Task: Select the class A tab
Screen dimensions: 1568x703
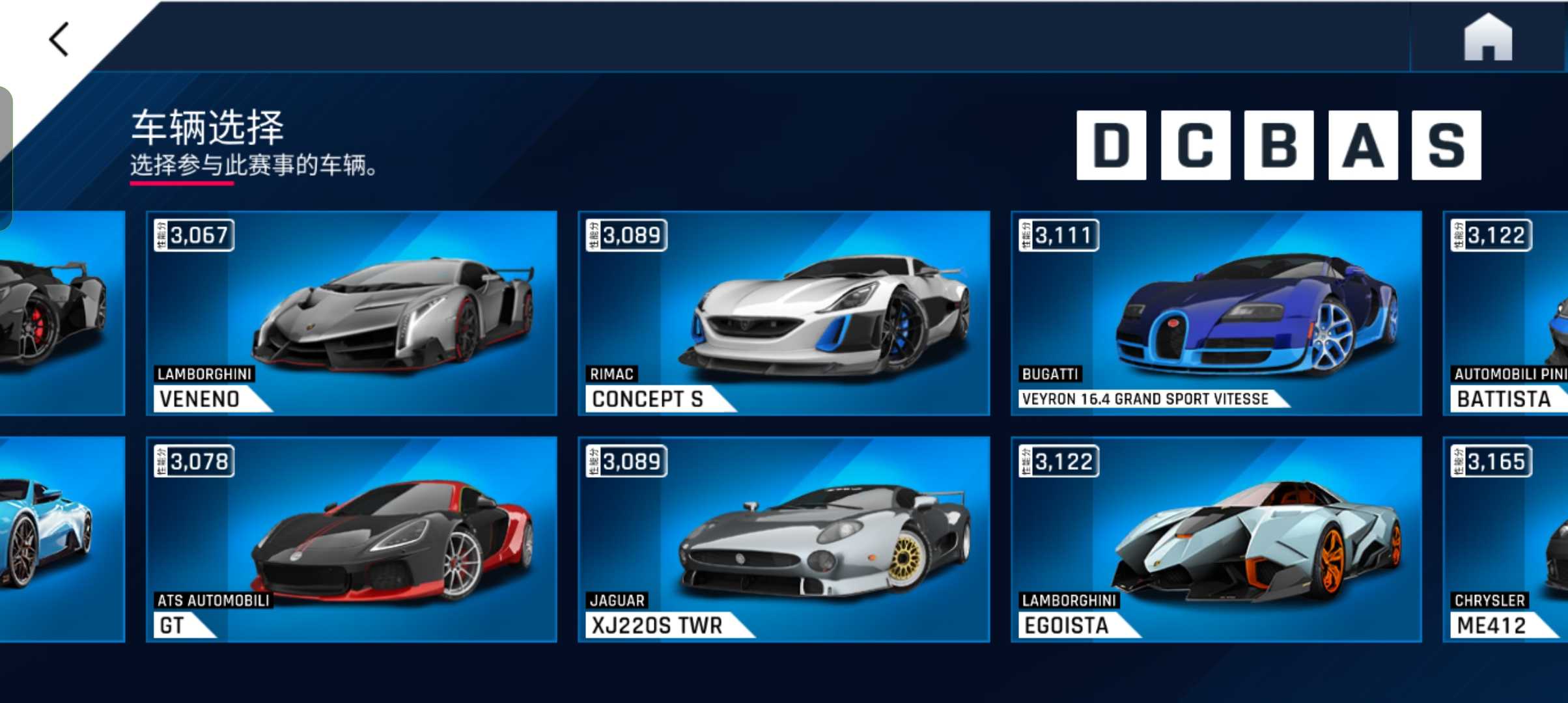Action: point(1362,145)
